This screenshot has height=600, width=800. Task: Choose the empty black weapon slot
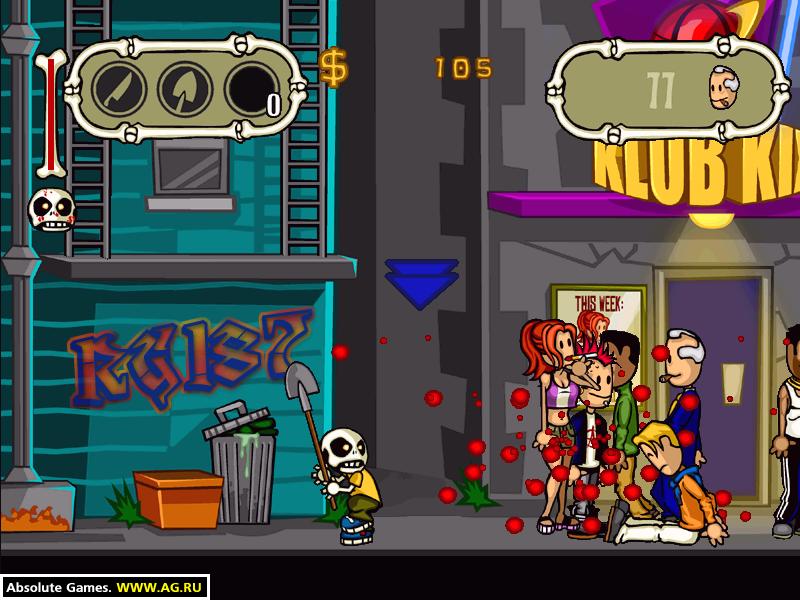coord(252,90)
